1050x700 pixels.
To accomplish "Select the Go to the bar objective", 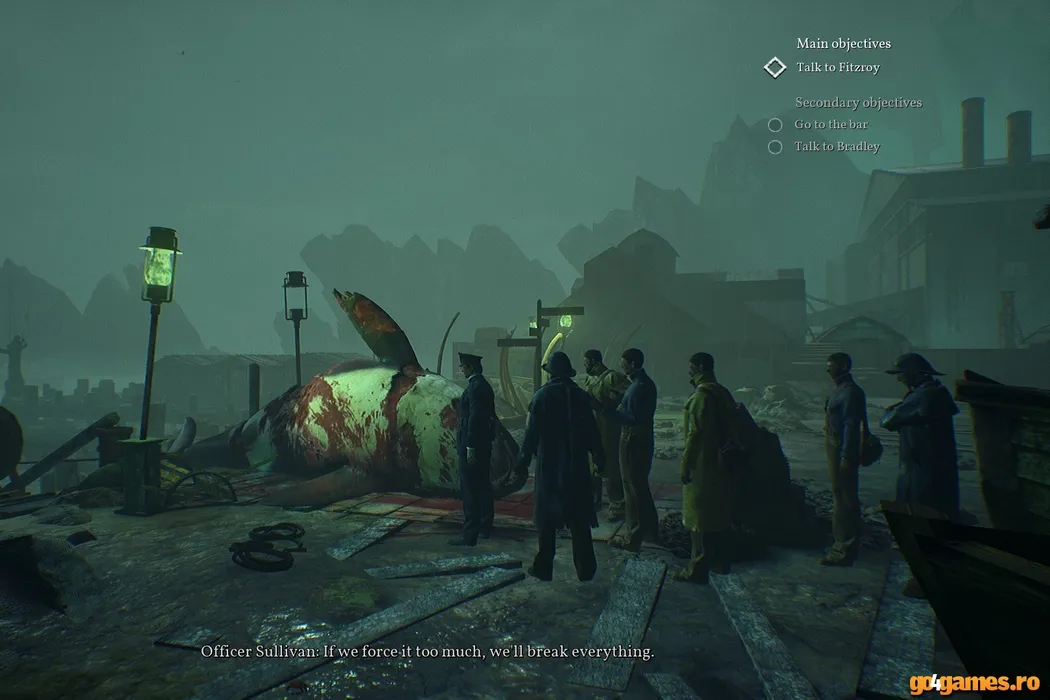I will tap(830, 125).
